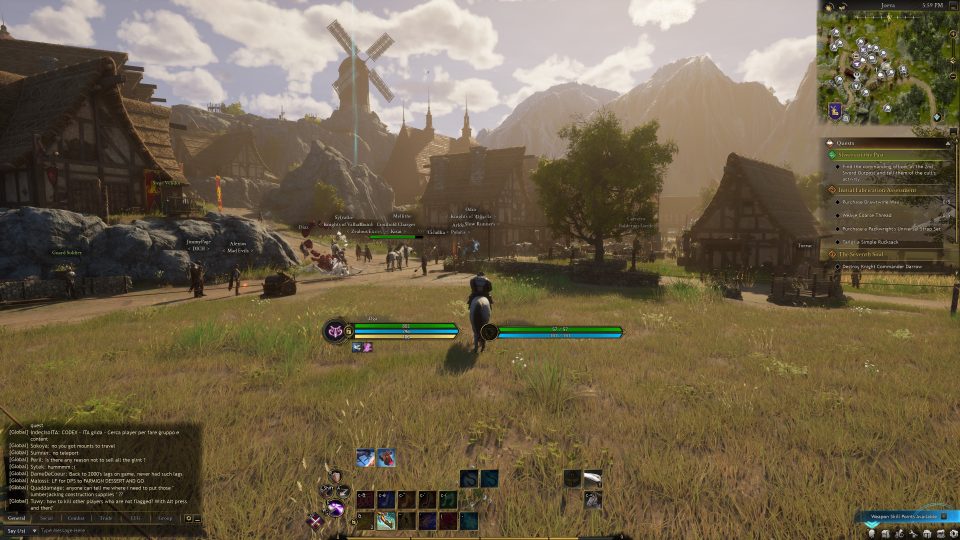960x540 pixels.
Task: Switch to the Combat chat tab
Action: [x=76, y=518]
